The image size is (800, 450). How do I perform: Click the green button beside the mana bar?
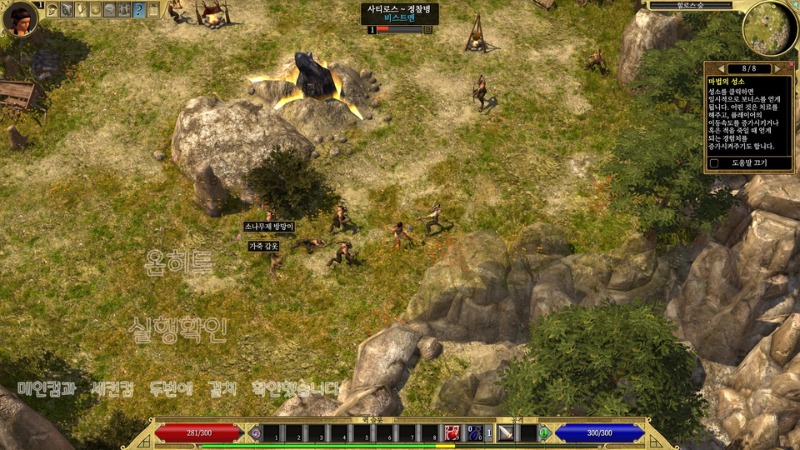tap(544, 433)
